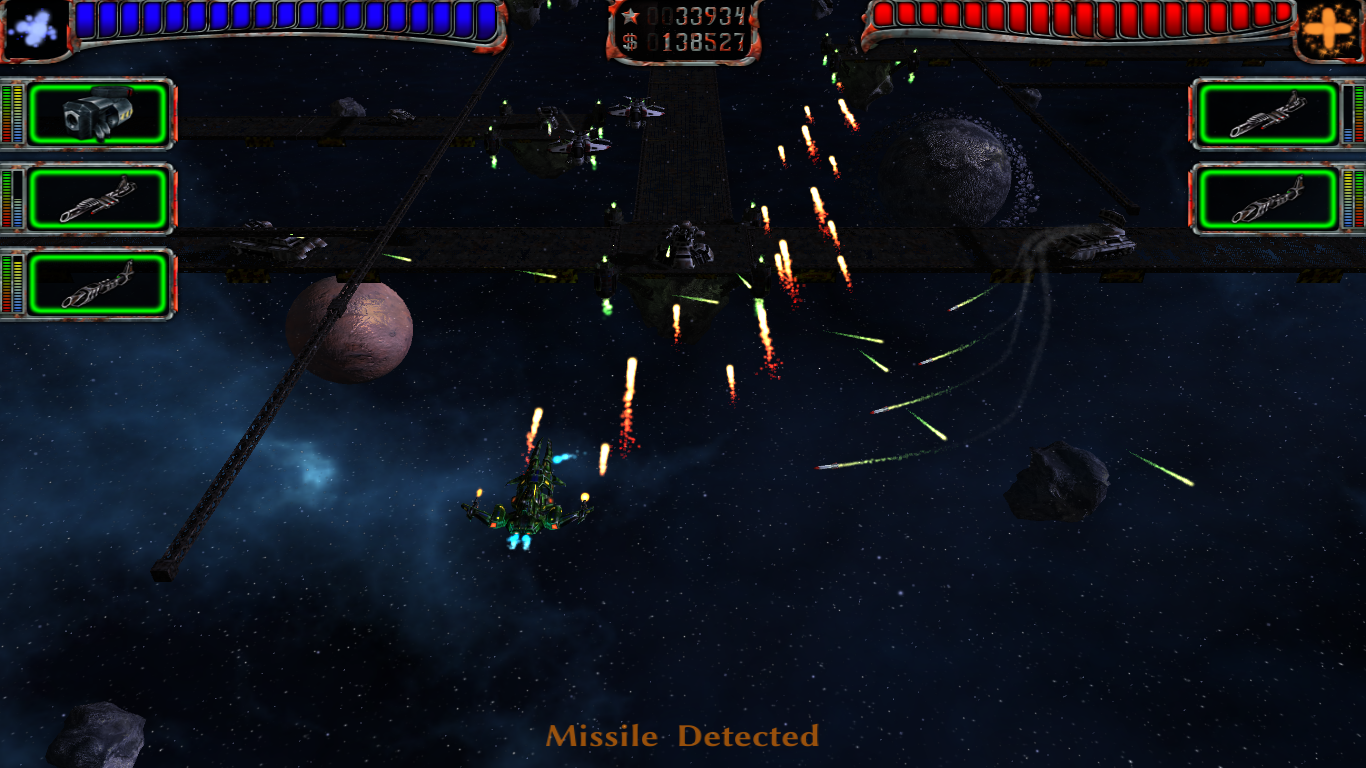
Task: Click the orange plus armor icon
Action: pos(1332,29)
